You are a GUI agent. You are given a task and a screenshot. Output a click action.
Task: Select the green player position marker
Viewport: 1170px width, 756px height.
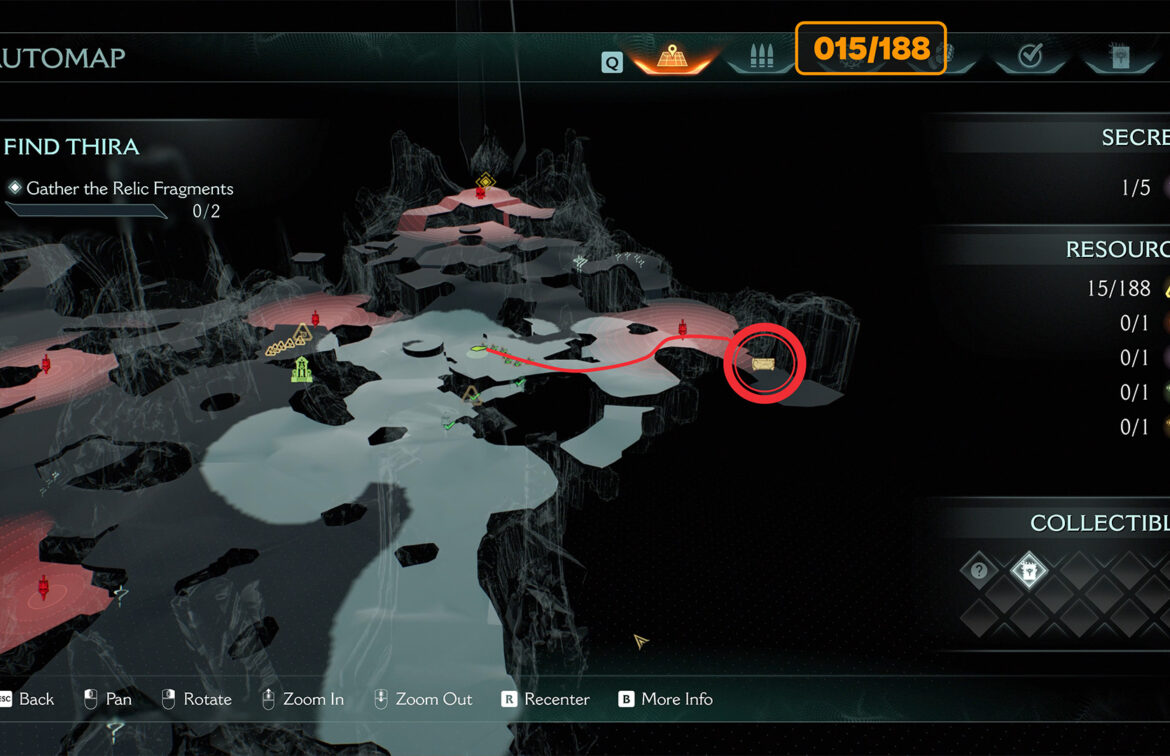coord(478,350)
